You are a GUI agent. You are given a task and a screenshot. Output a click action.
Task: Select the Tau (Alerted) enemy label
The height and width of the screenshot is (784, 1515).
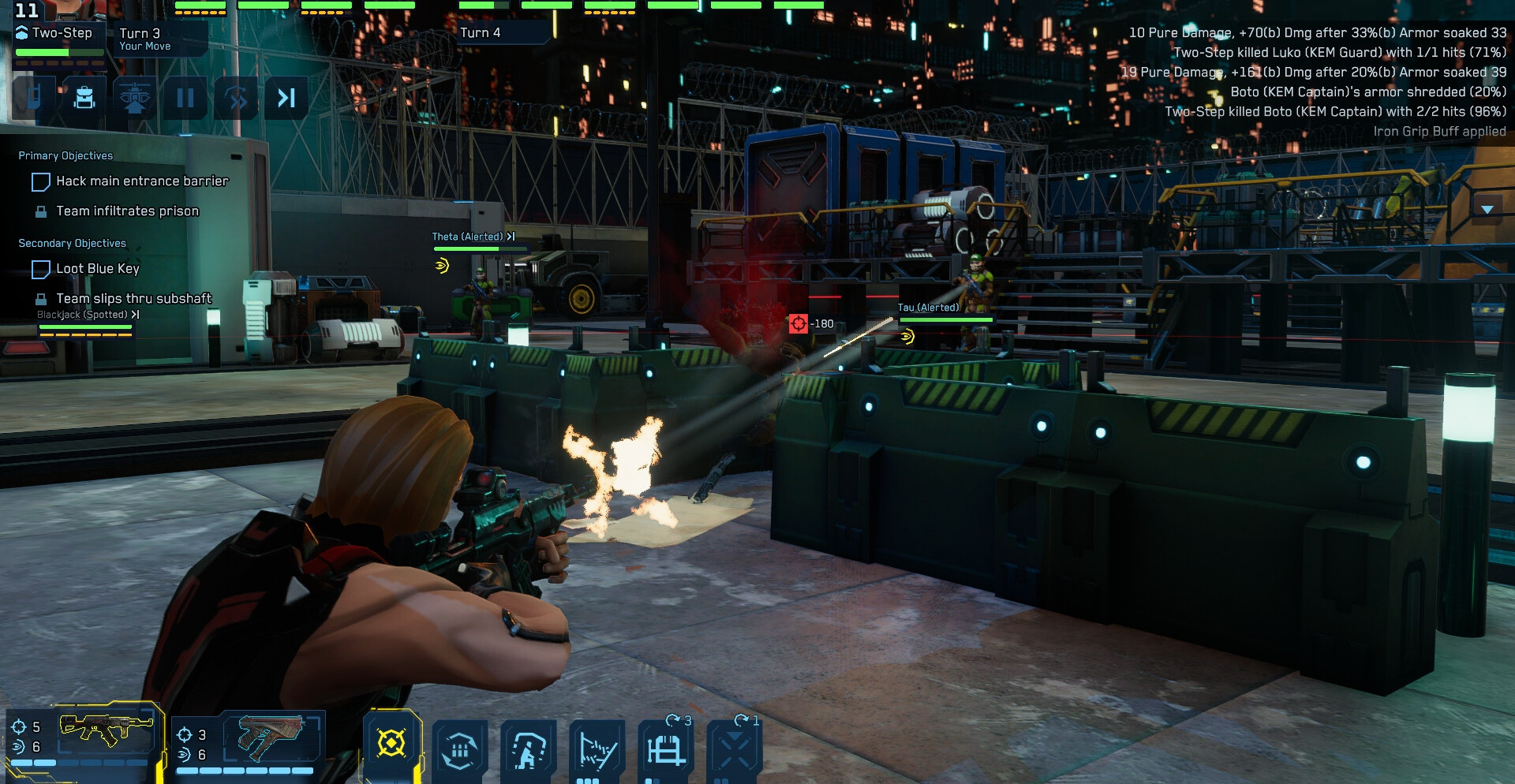pos(928,308)
